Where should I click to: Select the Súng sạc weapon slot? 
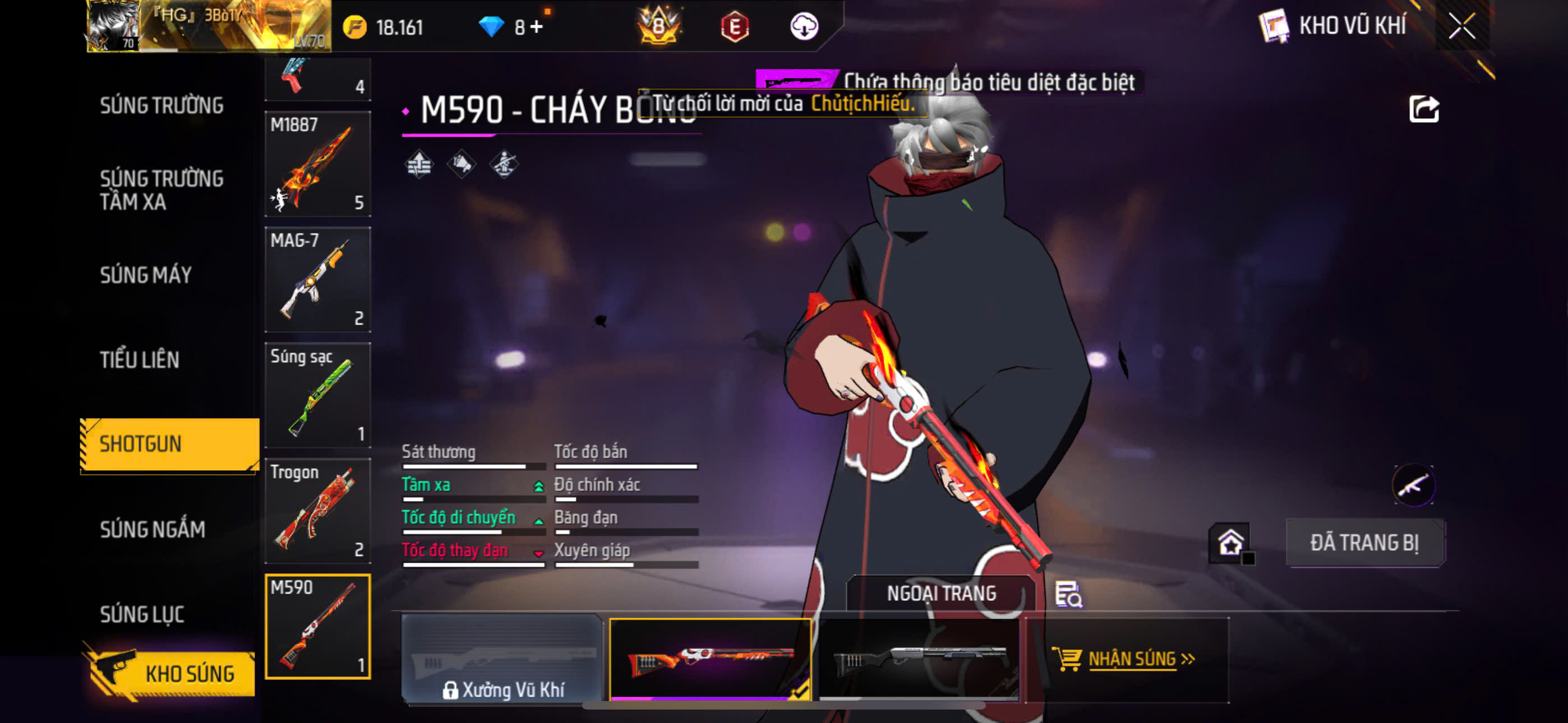(x=317, y=395)
